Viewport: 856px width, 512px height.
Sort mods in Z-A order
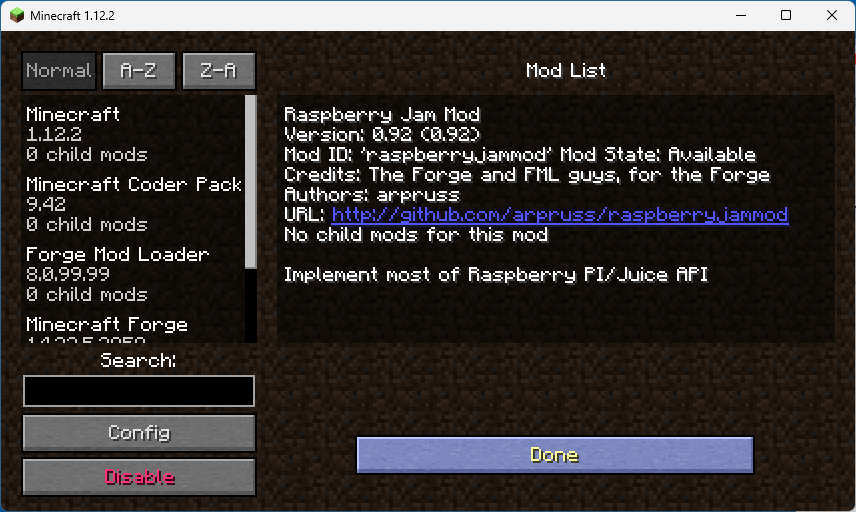(219, 71)
